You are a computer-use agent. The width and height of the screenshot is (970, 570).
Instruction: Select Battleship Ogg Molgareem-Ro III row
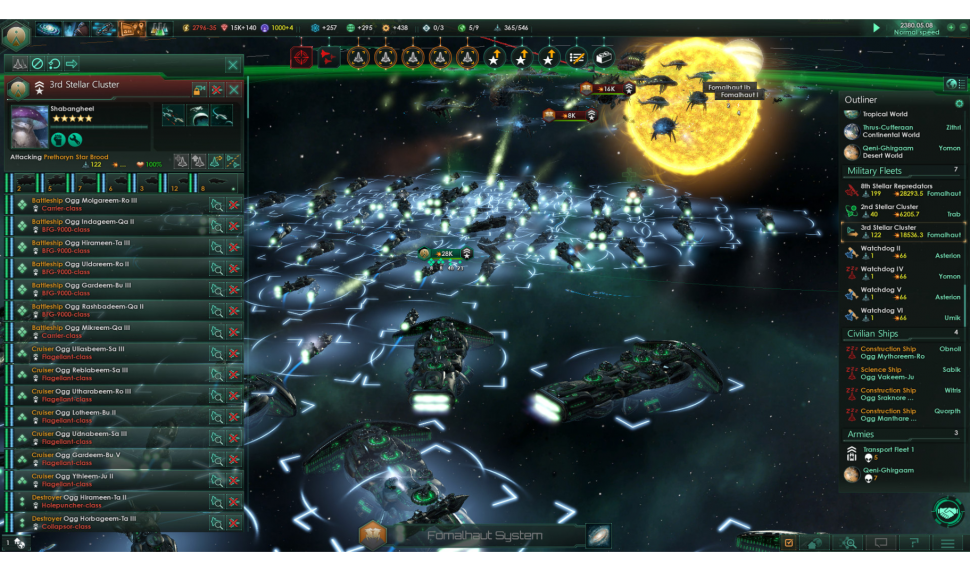(110, 204)
